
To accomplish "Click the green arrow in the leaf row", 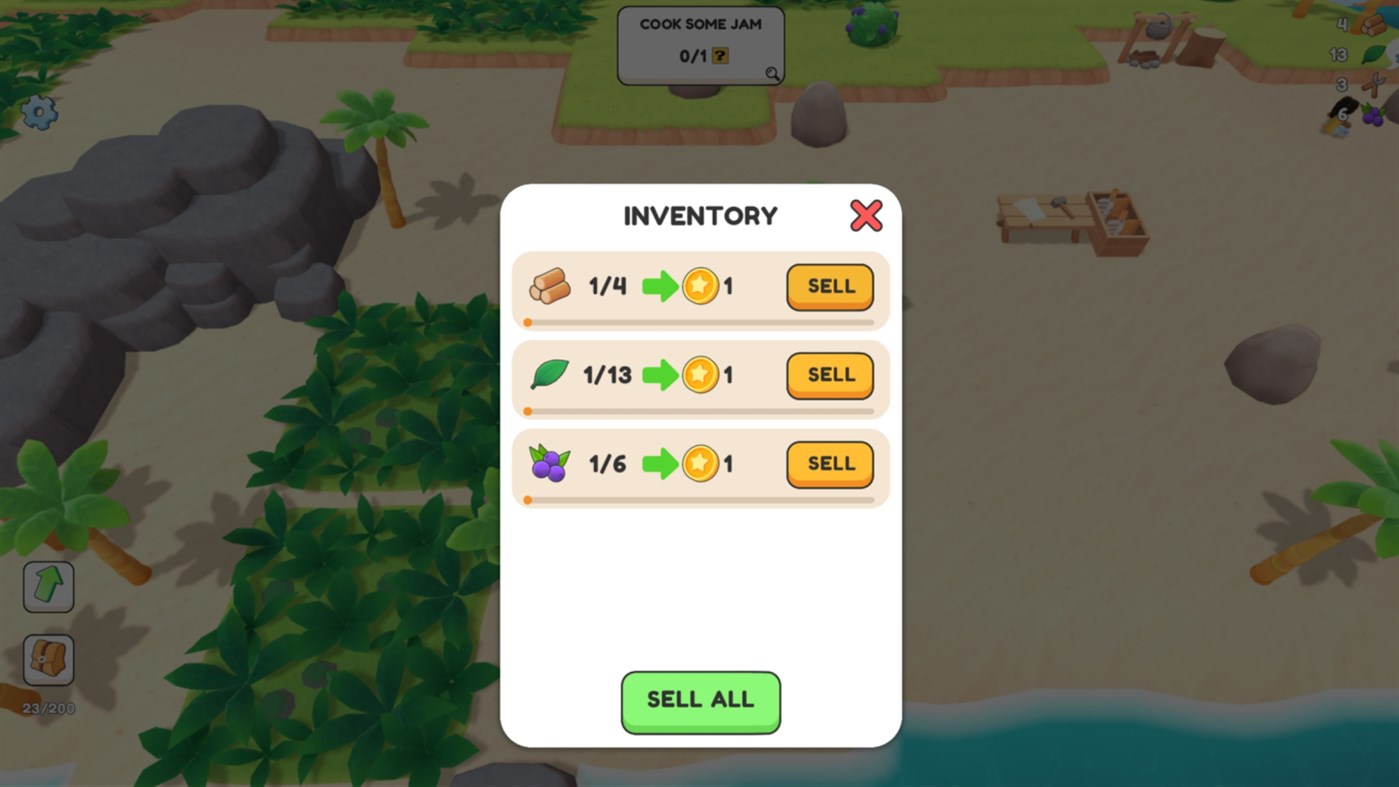I will coord(662,375).
